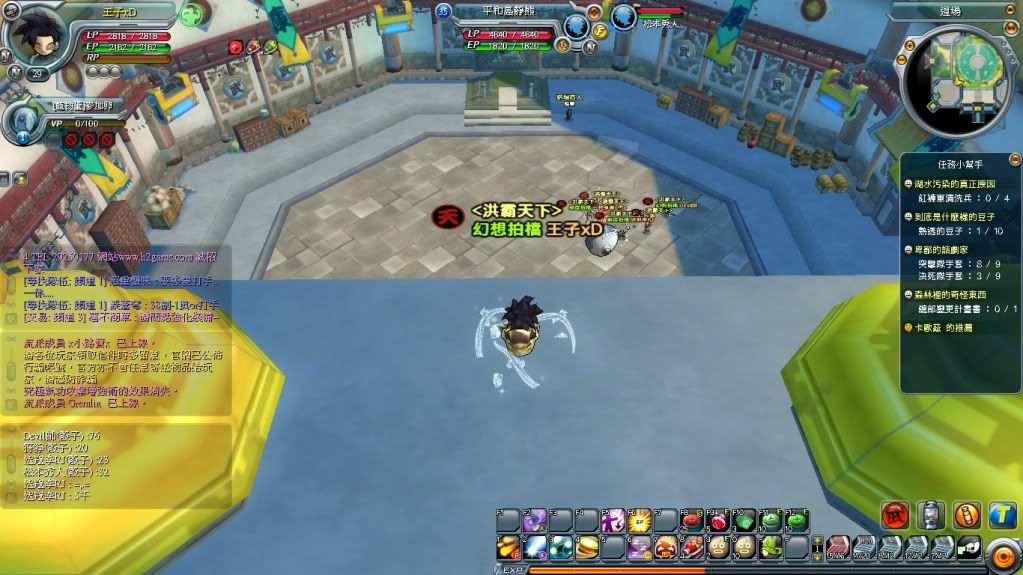Select the 森林裡的奇怪東西 quest entry
Viewport: 1023px width, 575px height.
(x=958, y=295)
